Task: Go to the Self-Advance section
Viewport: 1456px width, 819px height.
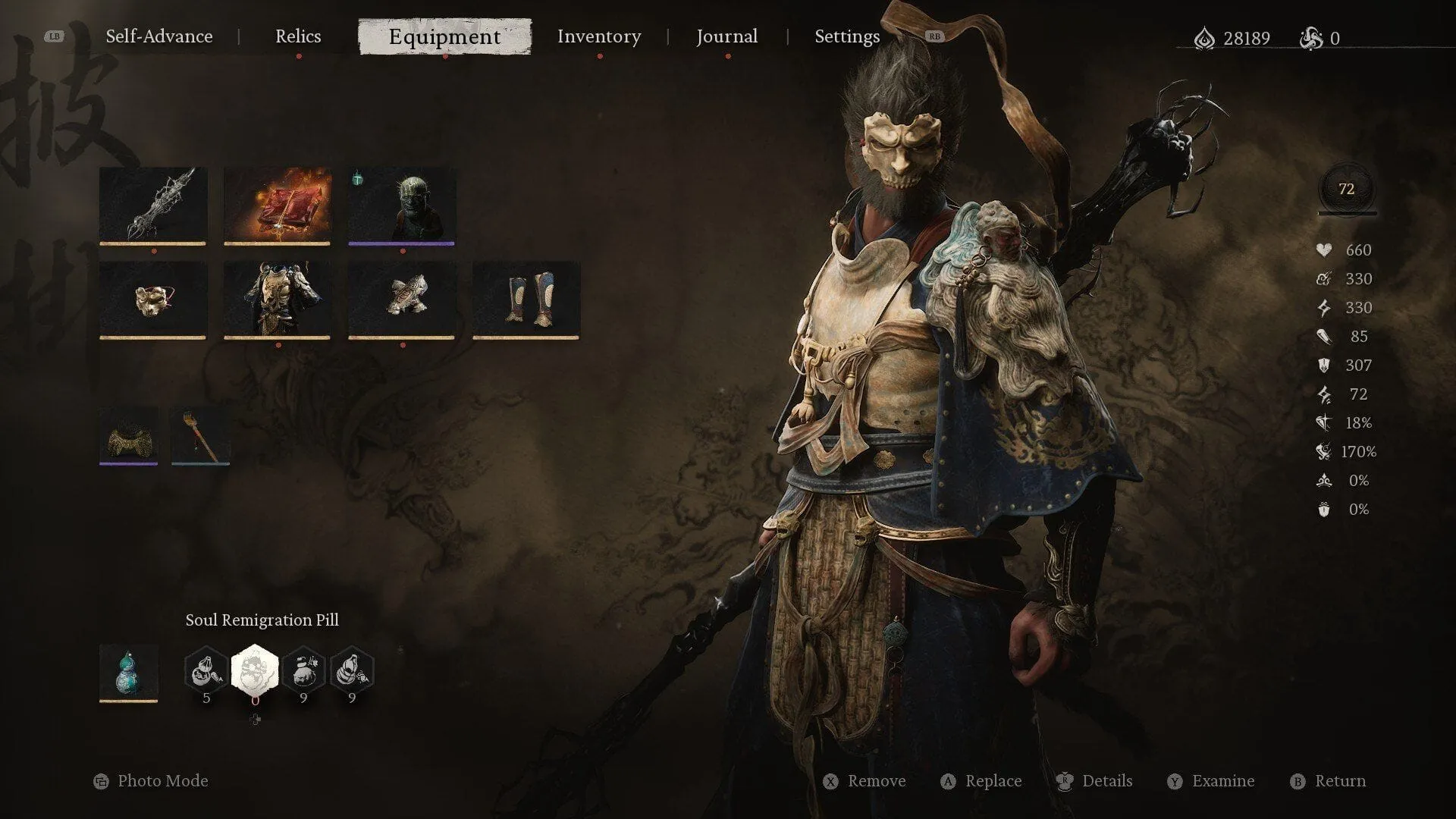Action: (x=159, y=36)
